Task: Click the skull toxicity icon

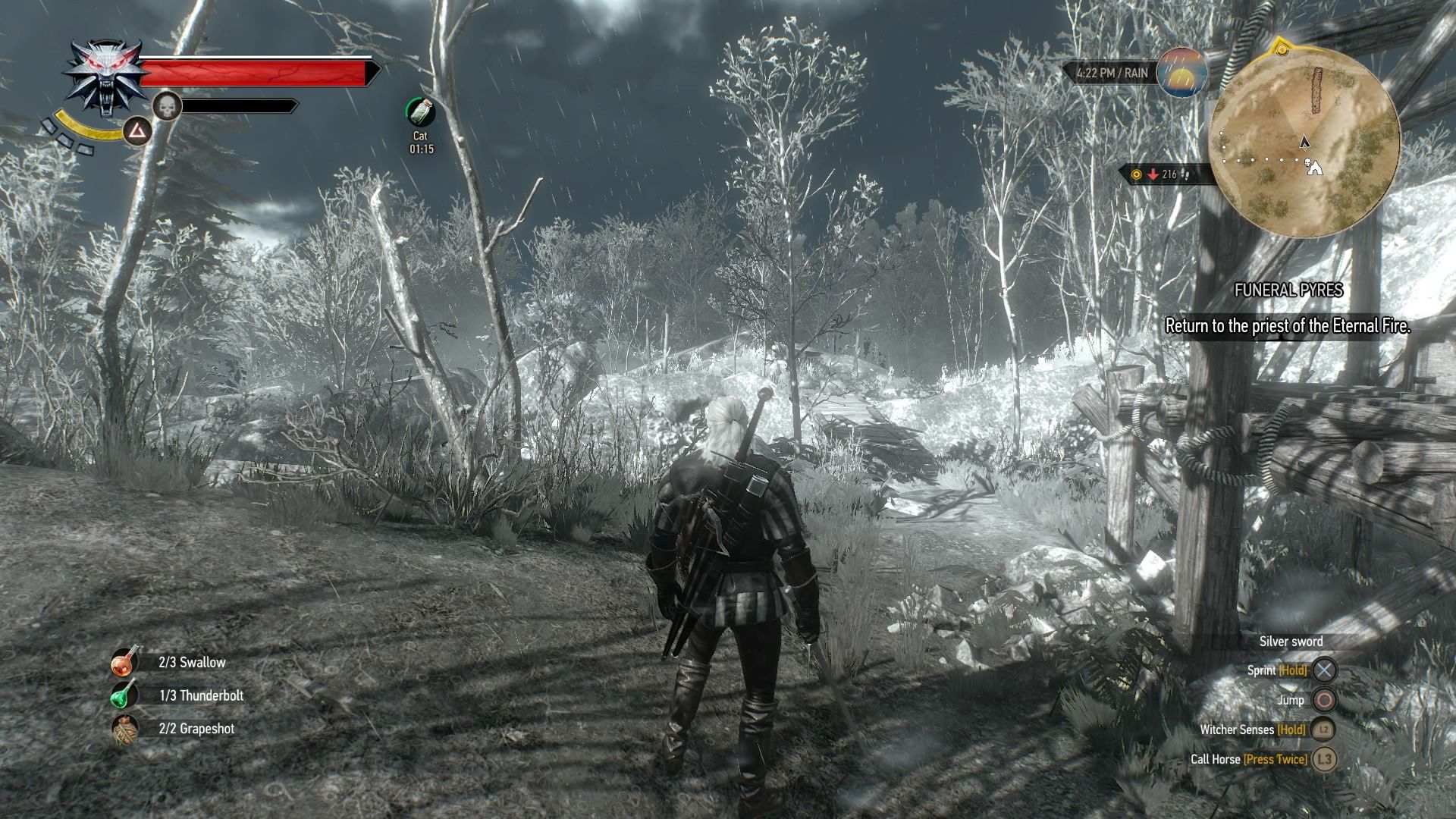Action: (x=167, y=106)
